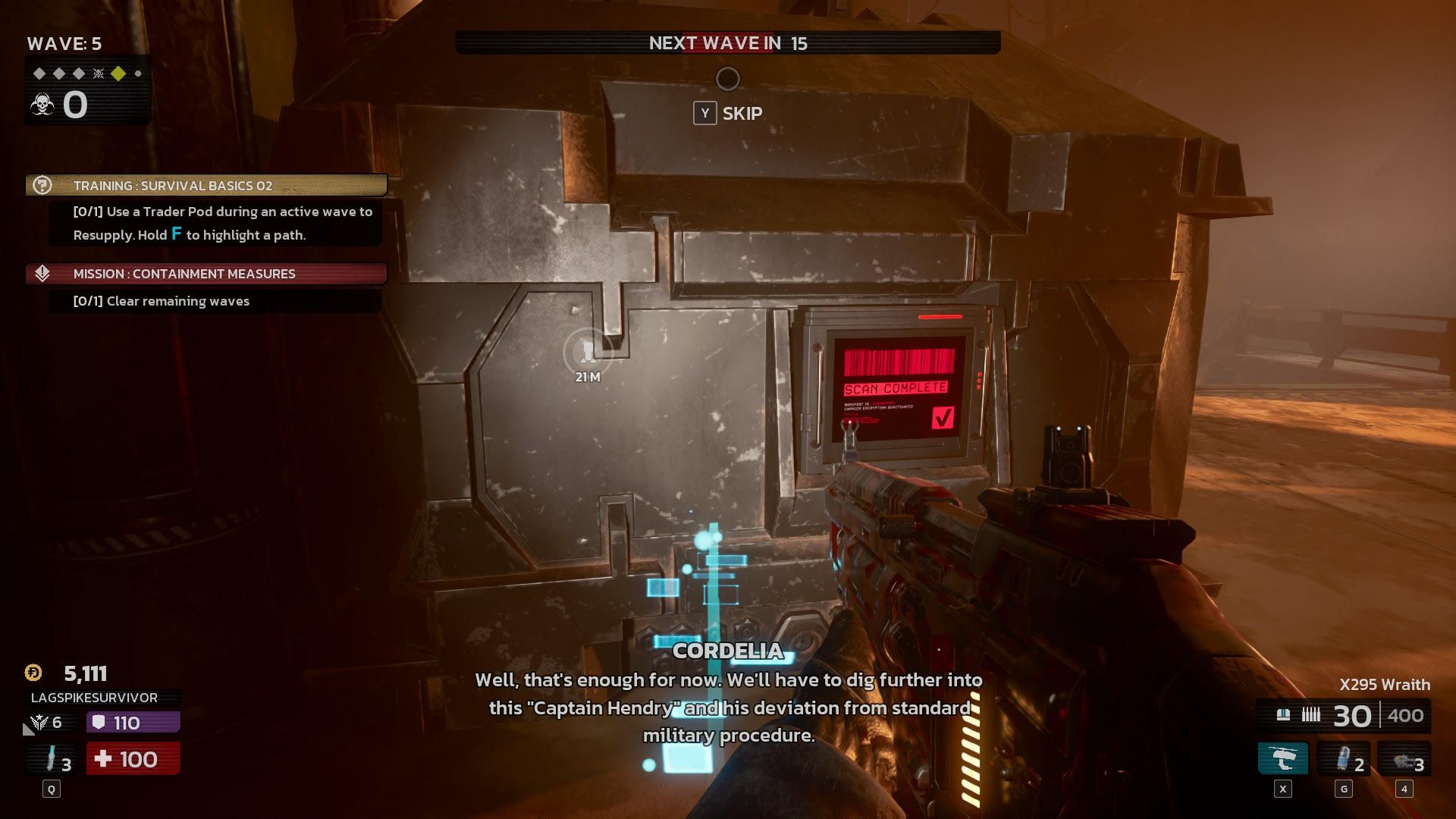Image resolution: width=1456 pixels, height=819 pixels.
Task: Click the purple shield armor icon showing 110
Action: click(x=100, y=721)
